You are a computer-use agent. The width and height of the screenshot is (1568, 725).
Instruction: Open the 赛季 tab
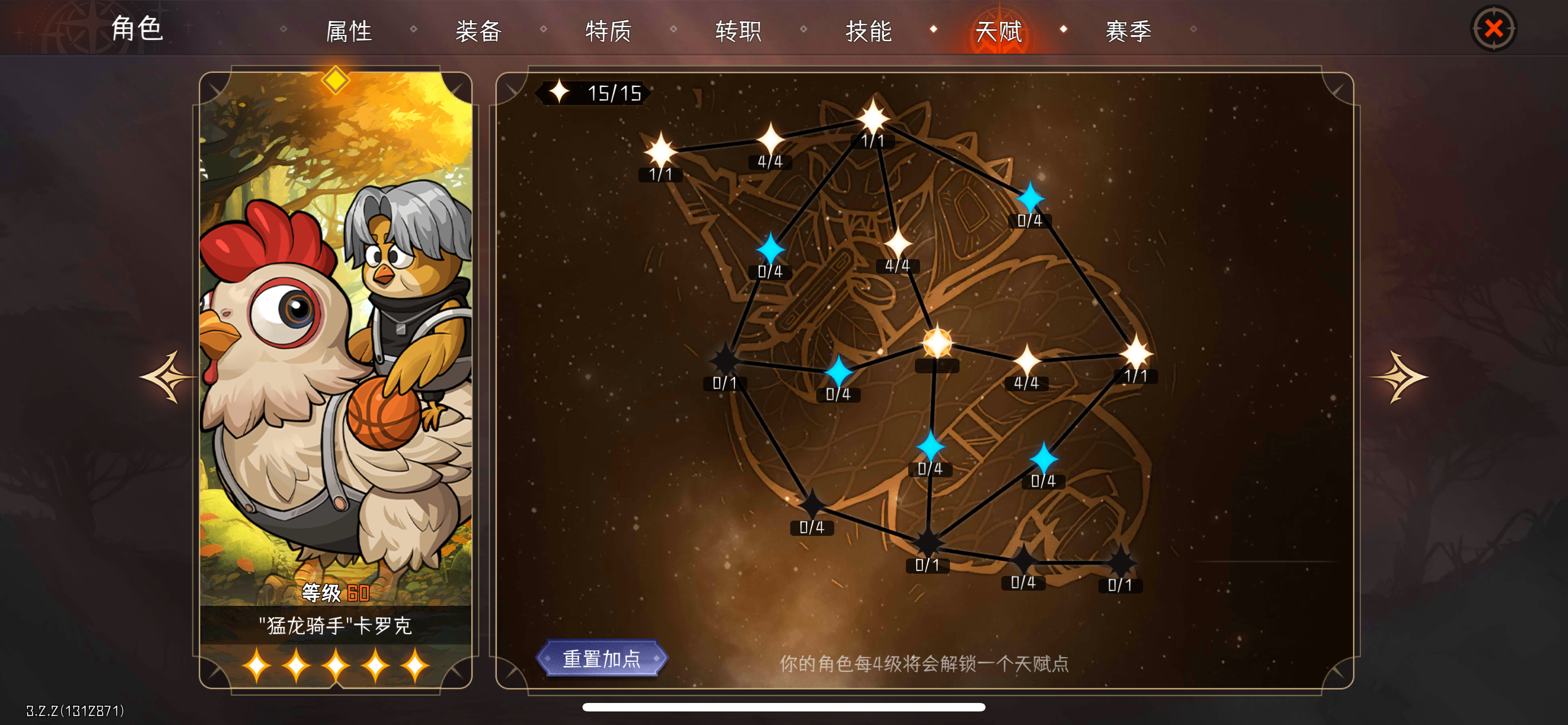coord(1130,32)
